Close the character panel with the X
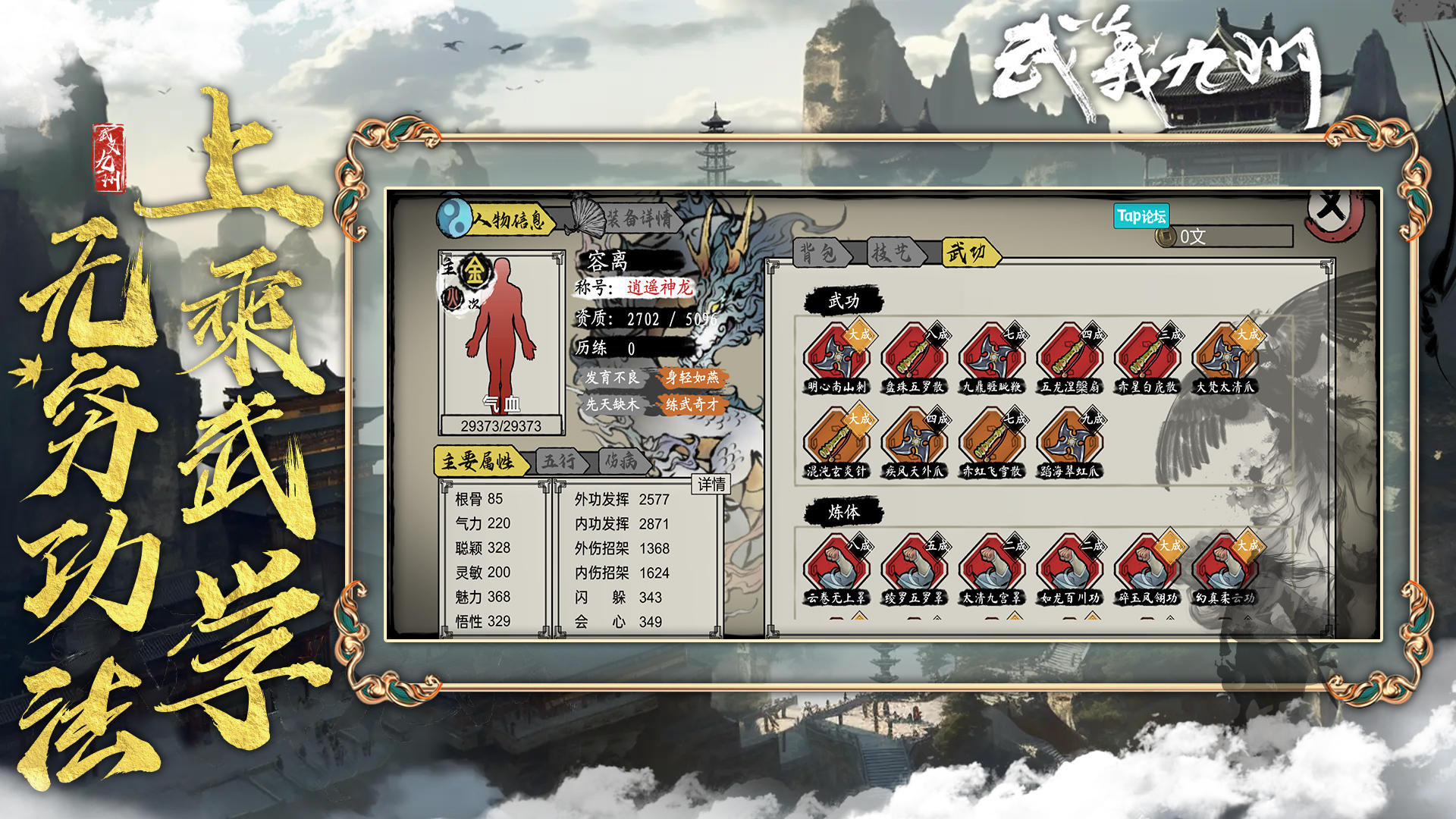This screenshot has width=1456, height=819. click(x=1331, y=209)
